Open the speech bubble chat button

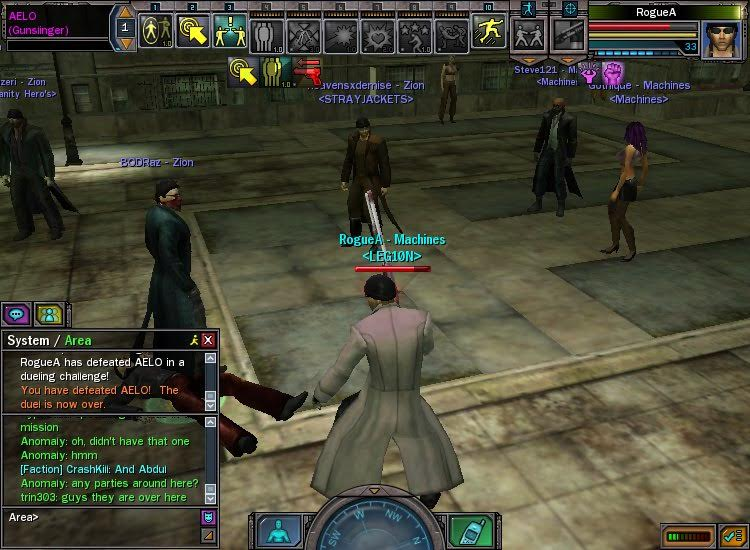(17, 314)
